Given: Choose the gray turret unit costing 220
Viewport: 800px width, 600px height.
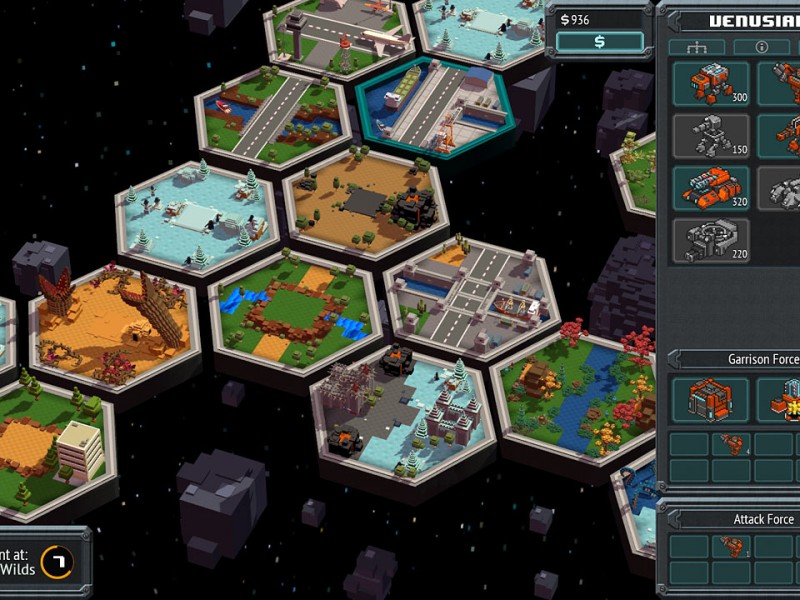Looking at the screenshot, I should (x=710, y=240).
